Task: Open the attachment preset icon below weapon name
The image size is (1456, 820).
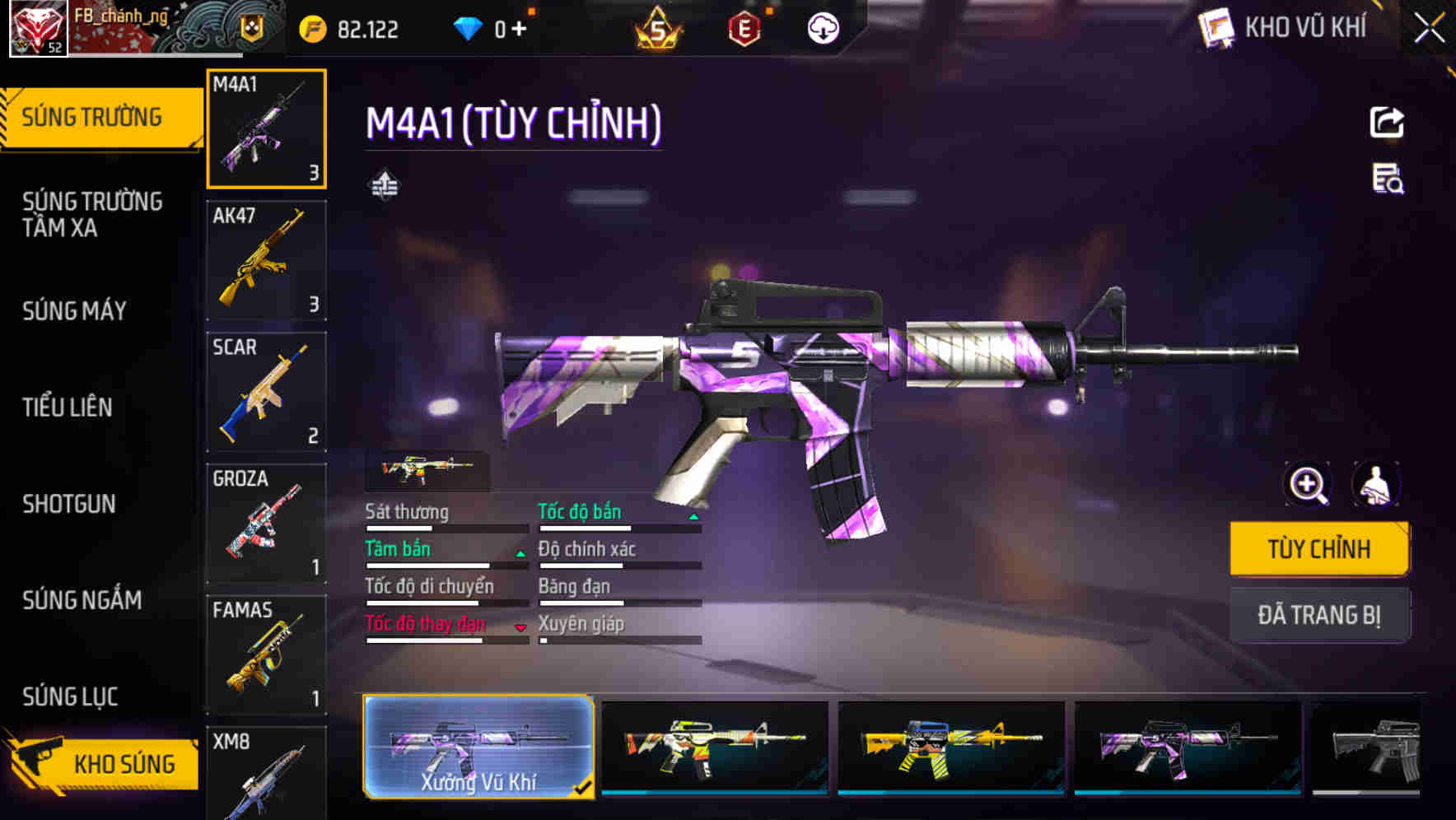Action: 384,186
